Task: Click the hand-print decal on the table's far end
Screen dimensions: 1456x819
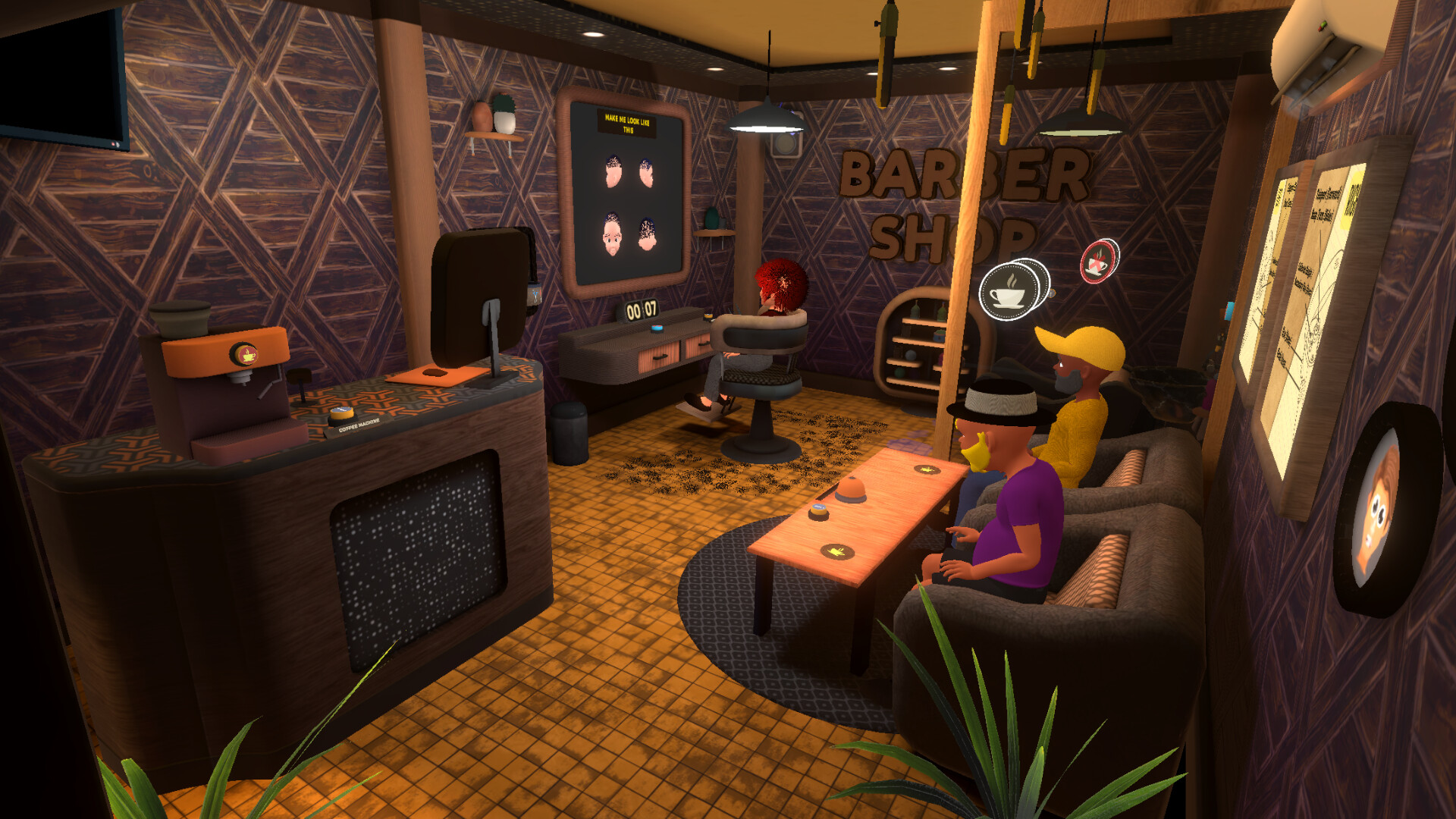Action: tap(927, 469)
